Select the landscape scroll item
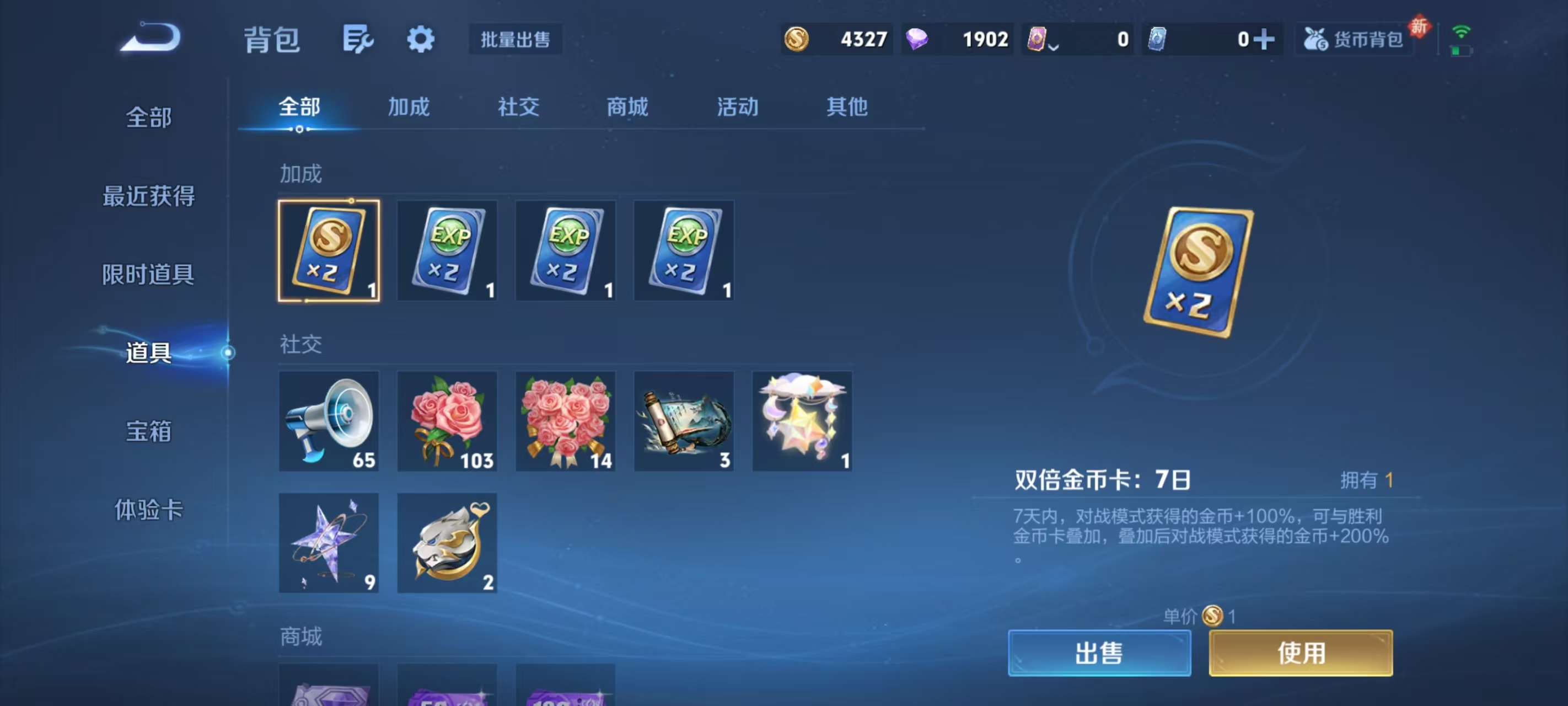 coord(684,420)
